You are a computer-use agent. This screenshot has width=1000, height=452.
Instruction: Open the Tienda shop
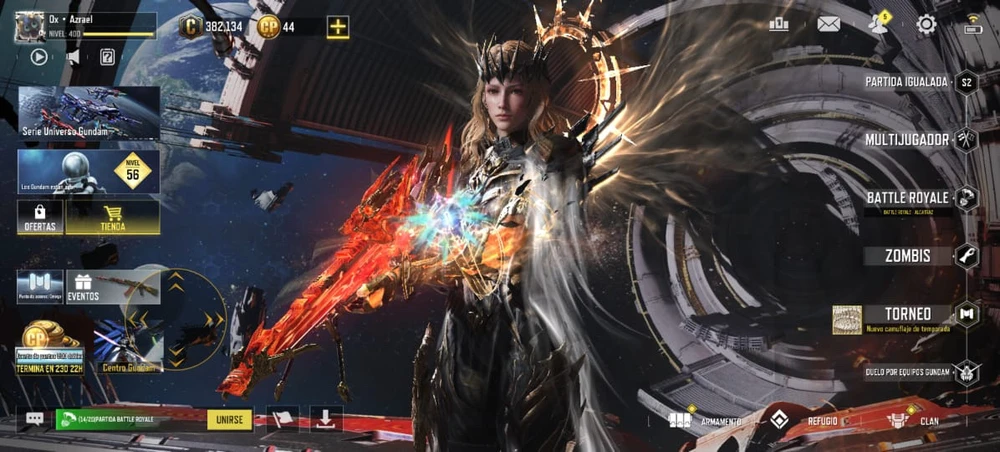[x=112, y=217]
